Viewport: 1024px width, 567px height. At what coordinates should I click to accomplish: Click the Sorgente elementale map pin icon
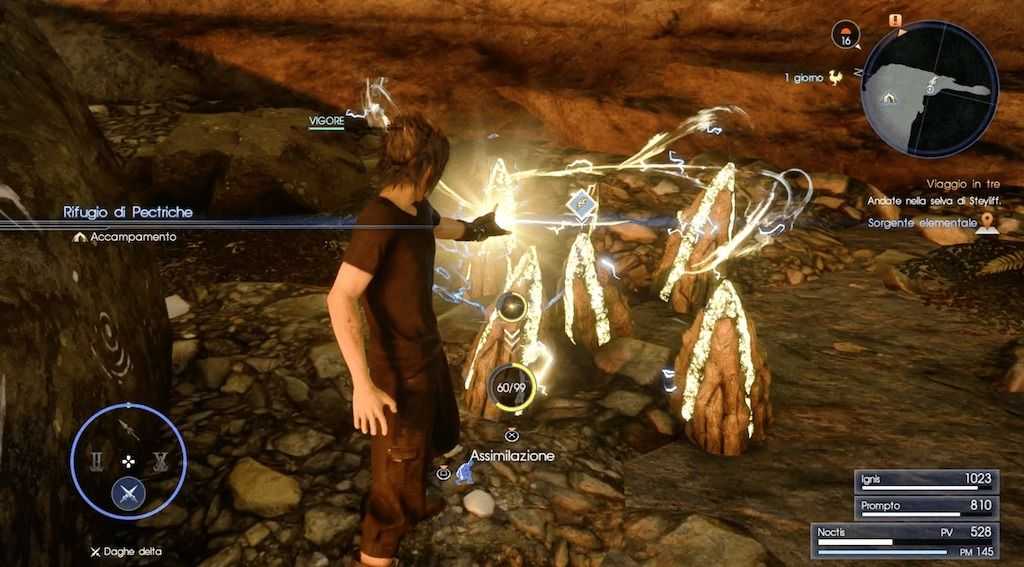click(x=988, y=223)
